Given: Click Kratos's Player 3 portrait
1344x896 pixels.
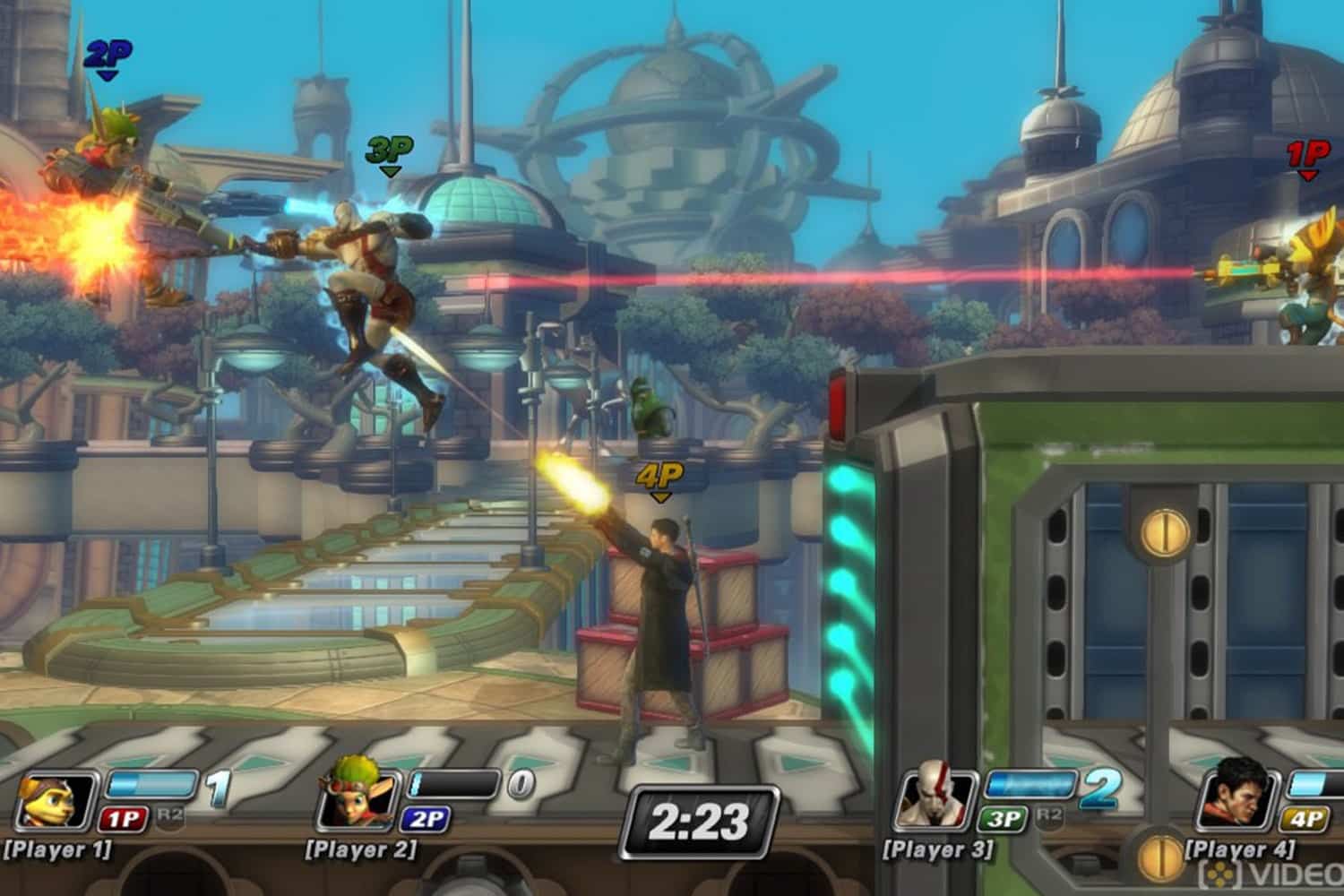Looking at the screenshot, I should [x=934, y=800].
